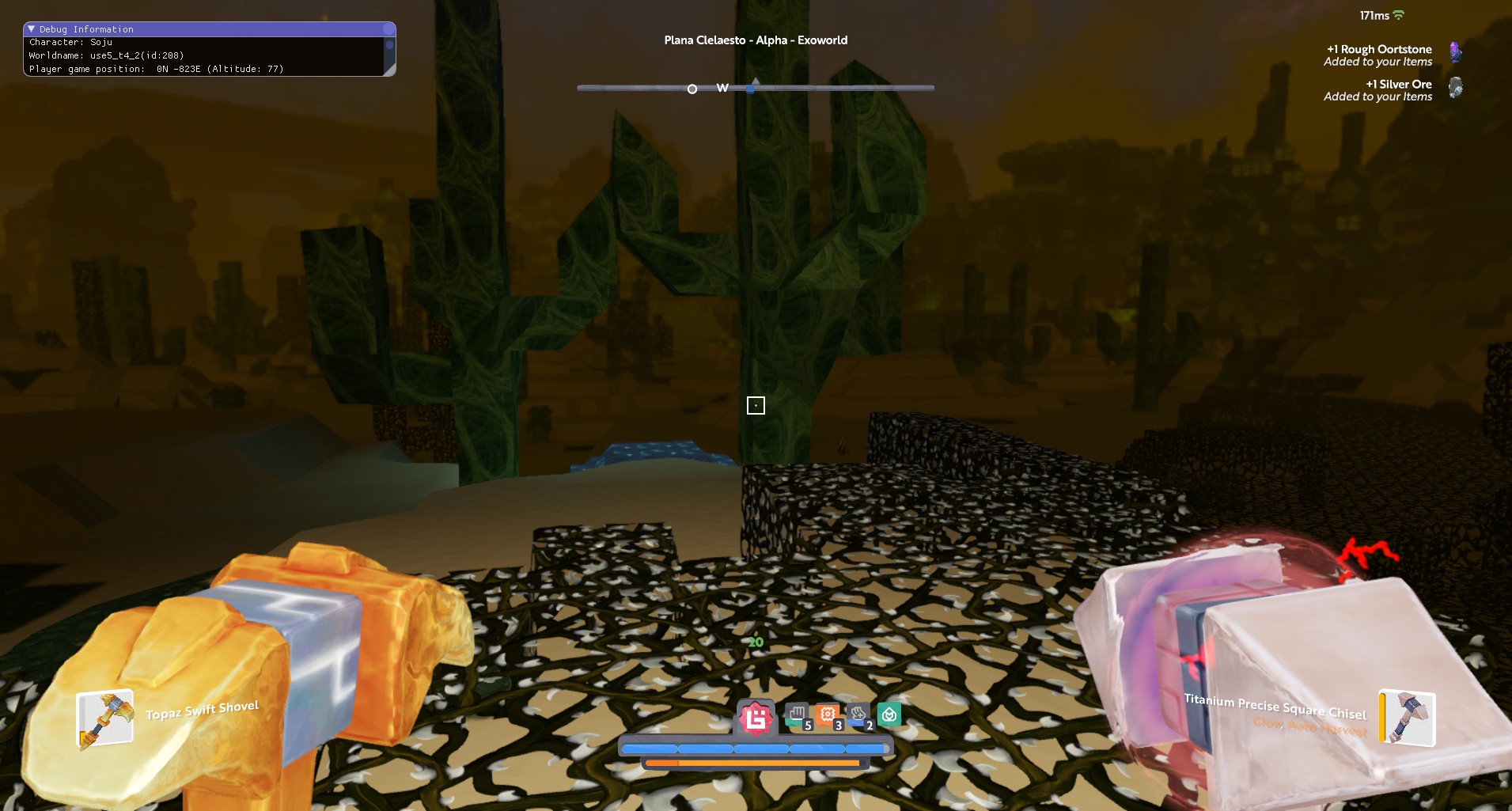Close the Debug Information window
Screen dimensions: 1512x811
tap(388, 29)
